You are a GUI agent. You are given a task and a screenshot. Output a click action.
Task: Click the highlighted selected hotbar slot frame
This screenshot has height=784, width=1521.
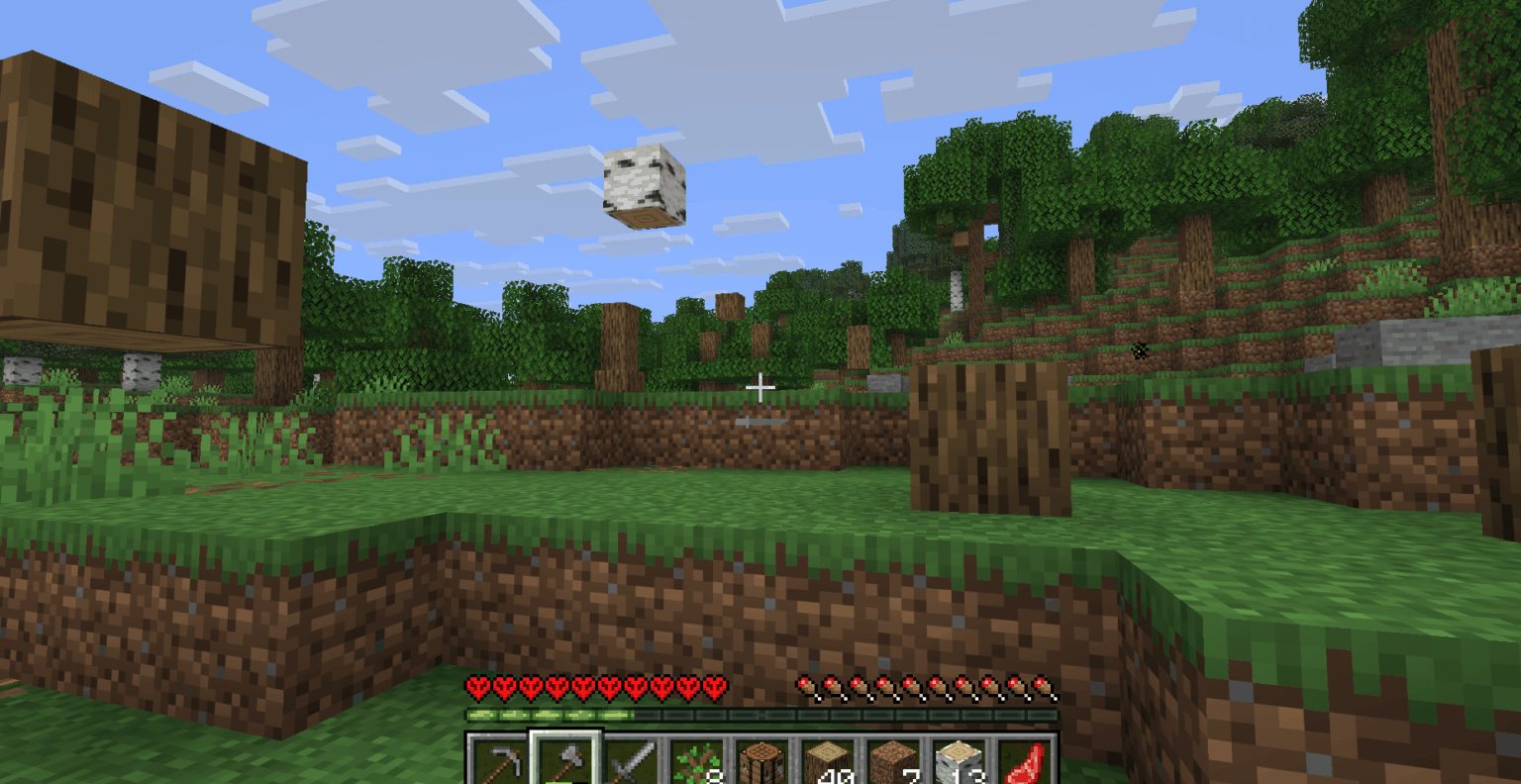coord(566,755)
